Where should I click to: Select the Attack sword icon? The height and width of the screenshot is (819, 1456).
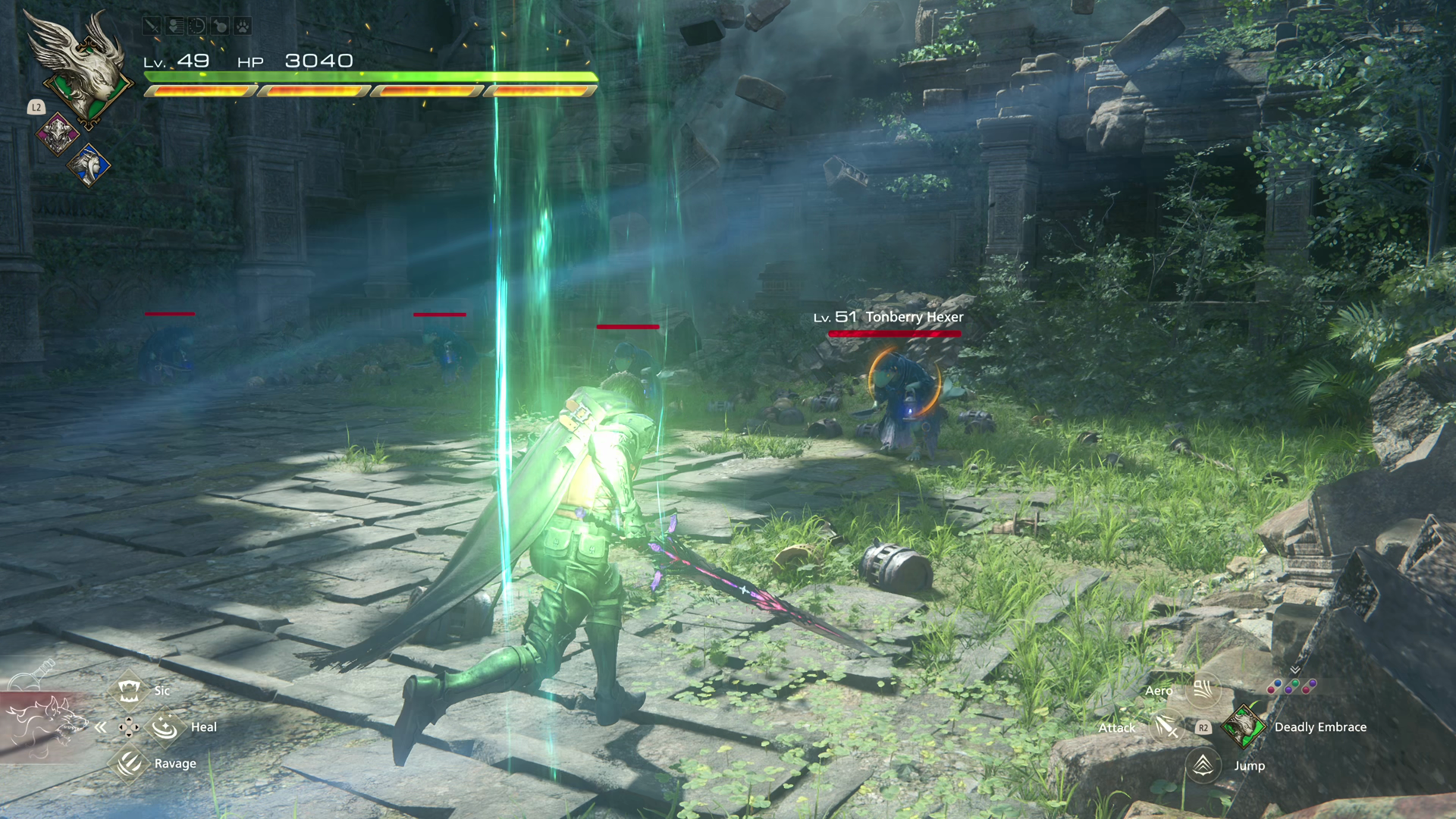[1167, 727]
